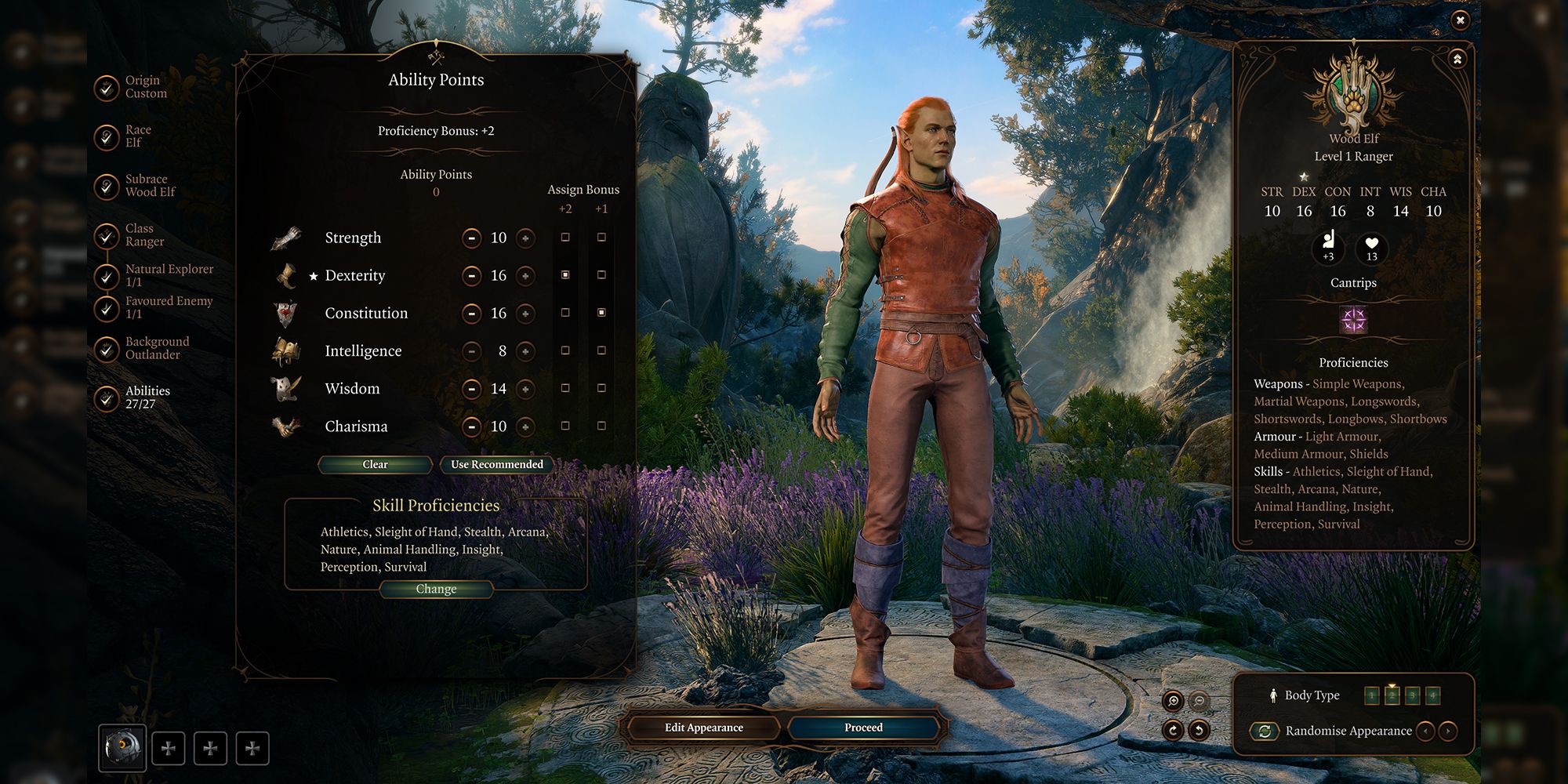This screenshot has height=784, width=1568.
Task: Decrease Strength by one point
Action: pos(471,238)
